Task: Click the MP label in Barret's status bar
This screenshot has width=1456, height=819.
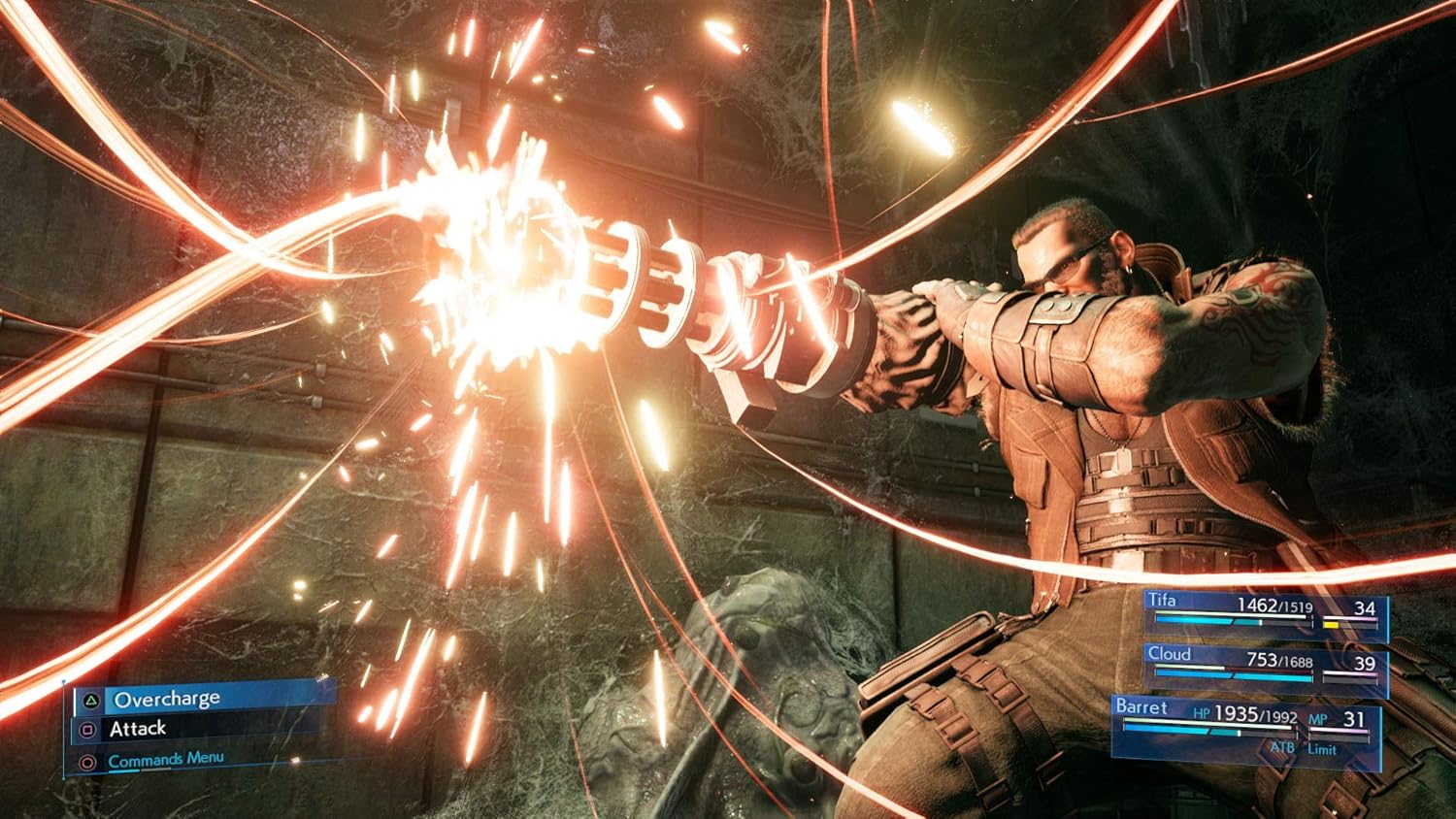Action: pyautogui.click(x=1318, y=719)
